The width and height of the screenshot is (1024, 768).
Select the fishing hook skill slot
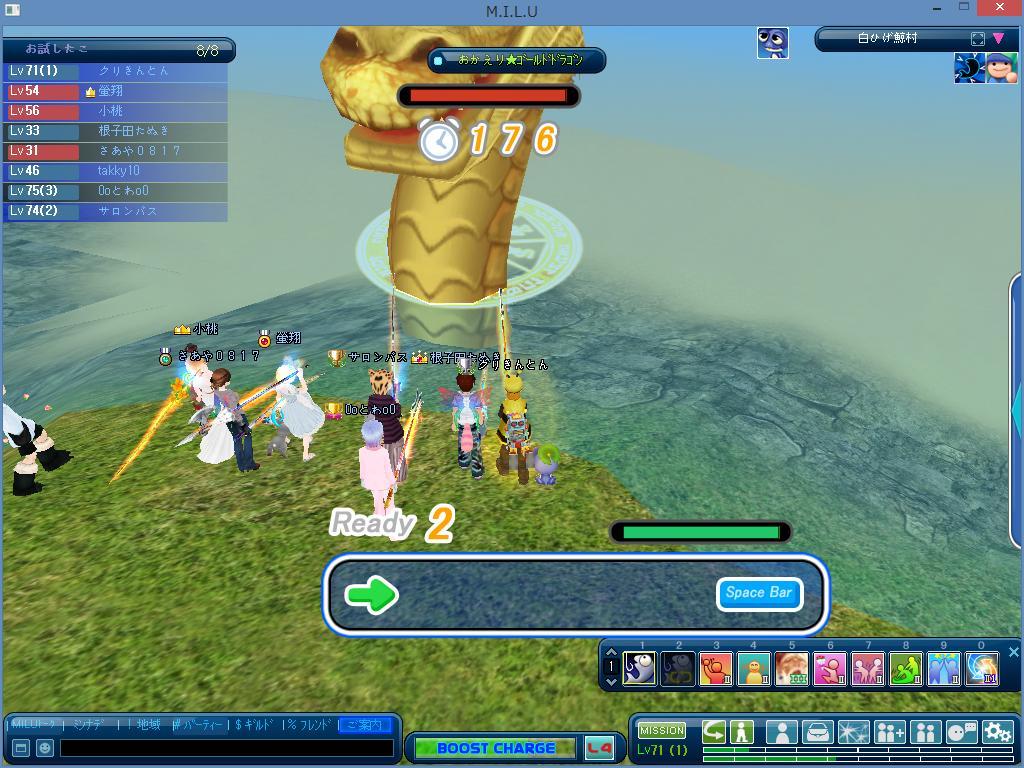(x=640, y=667)
